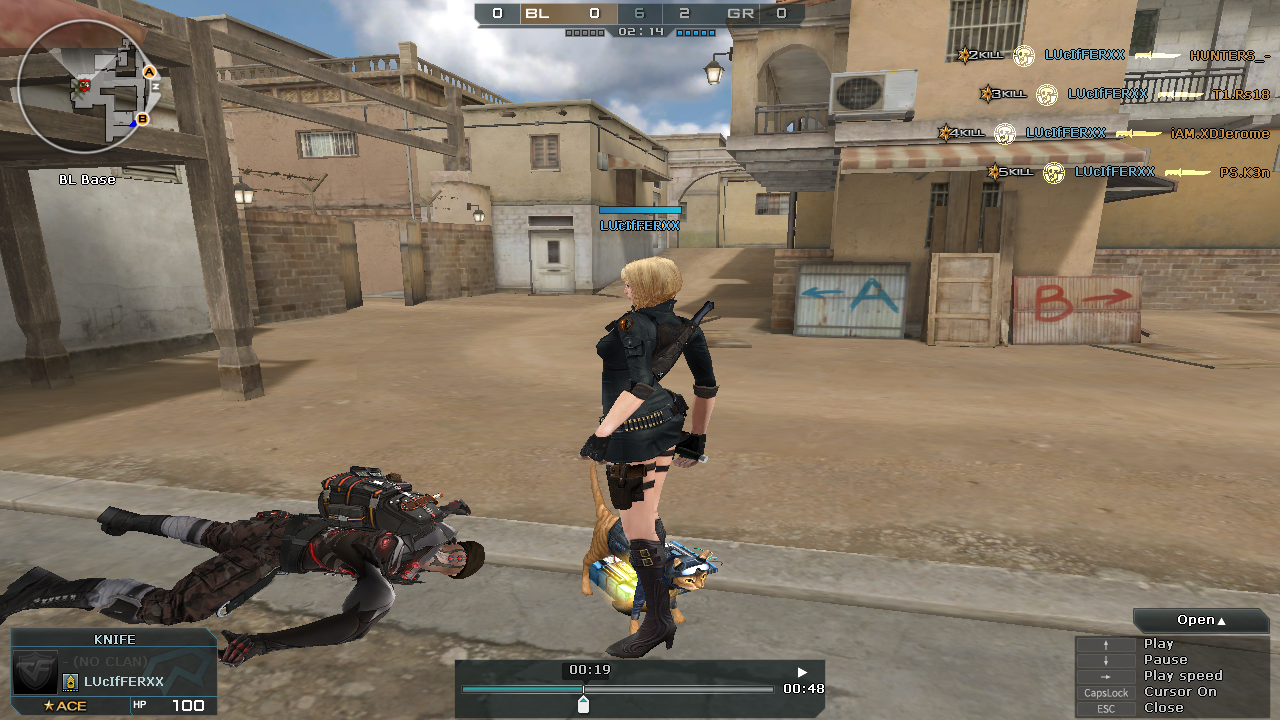Select the ACE rank star icon
The height and width of the screenshot is (720, 1280).
(x=48, y=705)
